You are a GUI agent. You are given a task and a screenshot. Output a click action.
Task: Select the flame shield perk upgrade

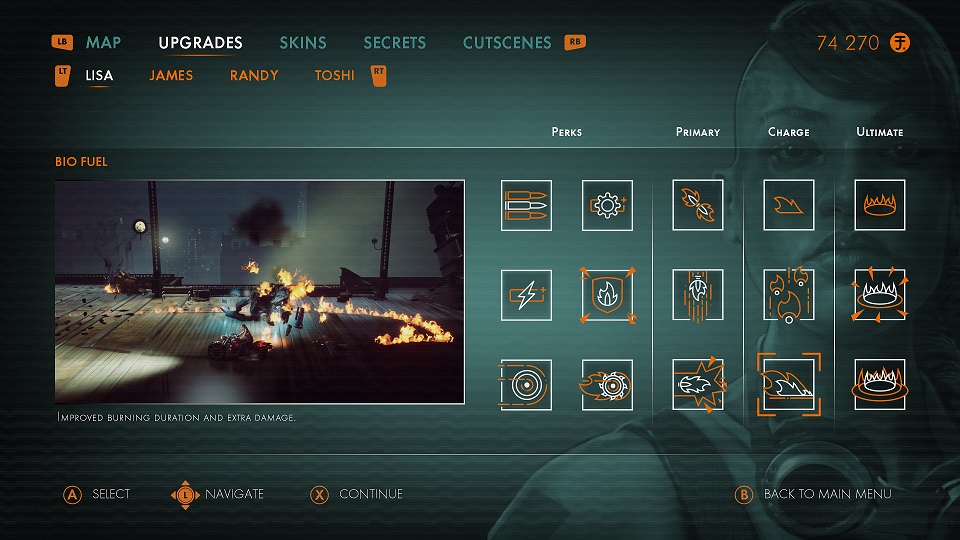click(607, 295)
